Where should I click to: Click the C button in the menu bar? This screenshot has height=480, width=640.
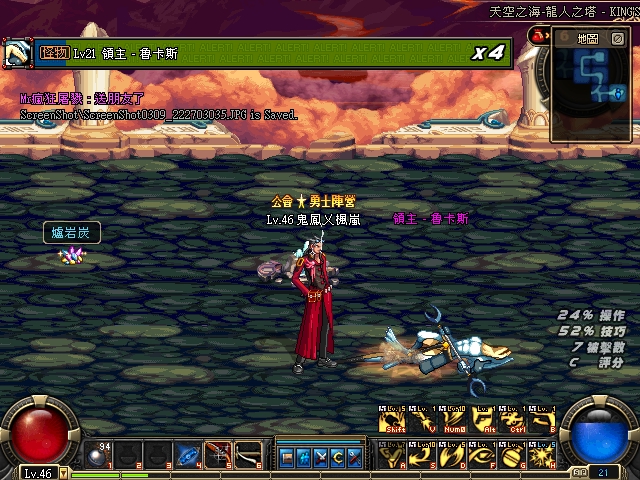tap(337, 457)
